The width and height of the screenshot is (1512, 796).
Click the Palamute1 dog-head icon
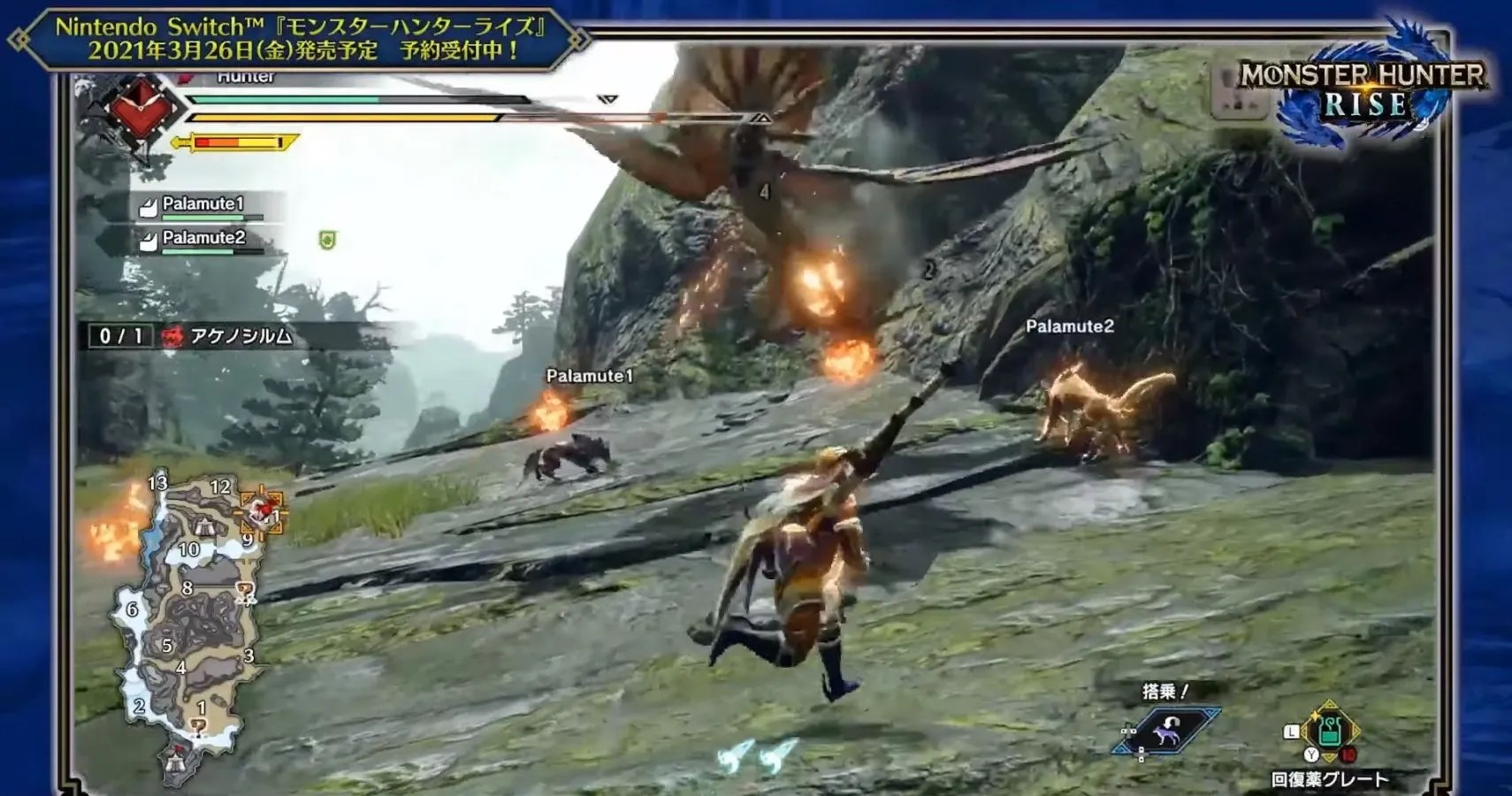pyautogui.click(x=149, y=207)
